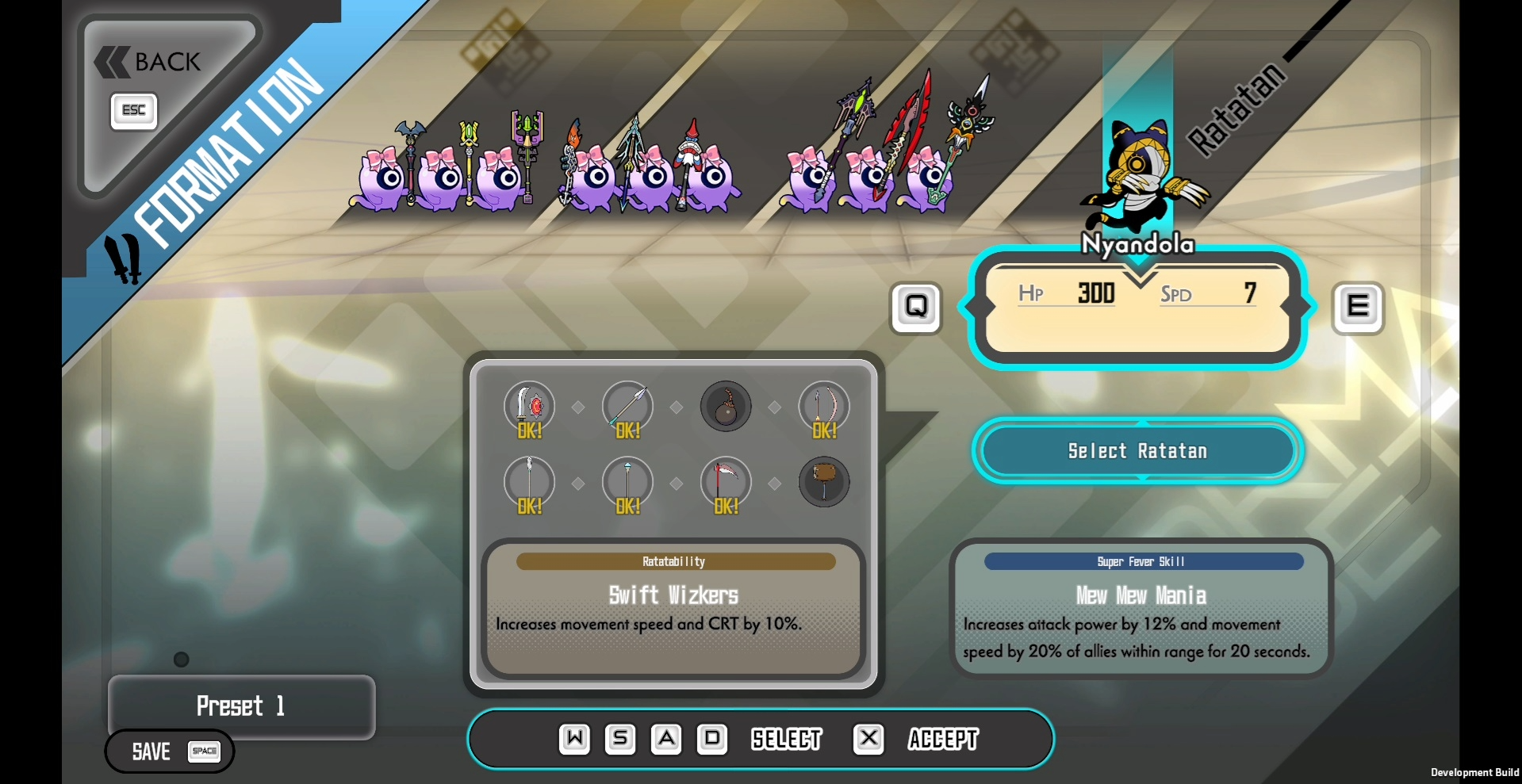The height and width of the screenshot is (784, 1522).
Task: Select the sword and shield weapon icon
Action: 529,407
